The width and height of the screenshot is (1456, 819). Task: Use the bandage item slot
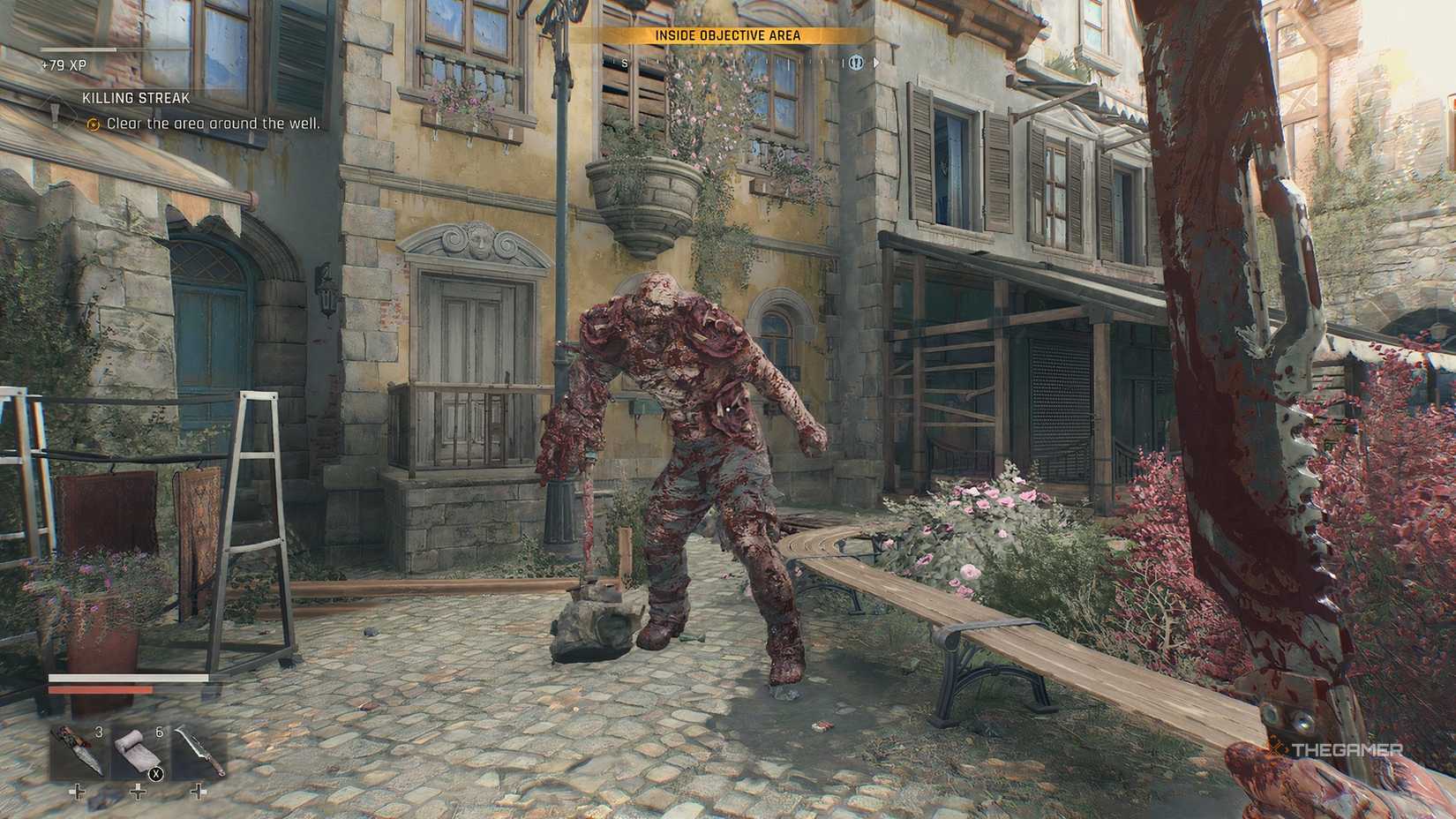click(x=138, y=751)
